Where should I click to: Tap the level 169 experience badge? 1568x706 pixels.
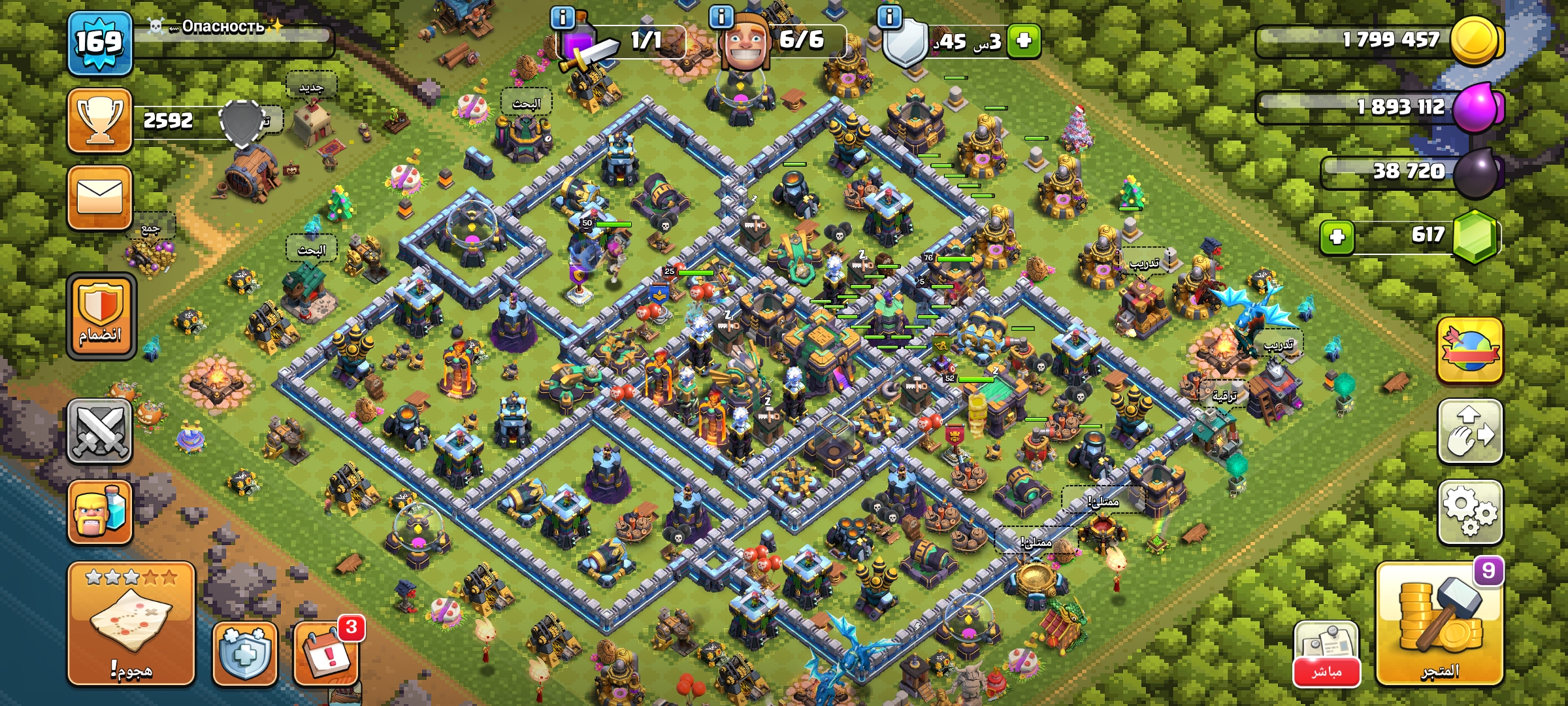click(100, 42)
